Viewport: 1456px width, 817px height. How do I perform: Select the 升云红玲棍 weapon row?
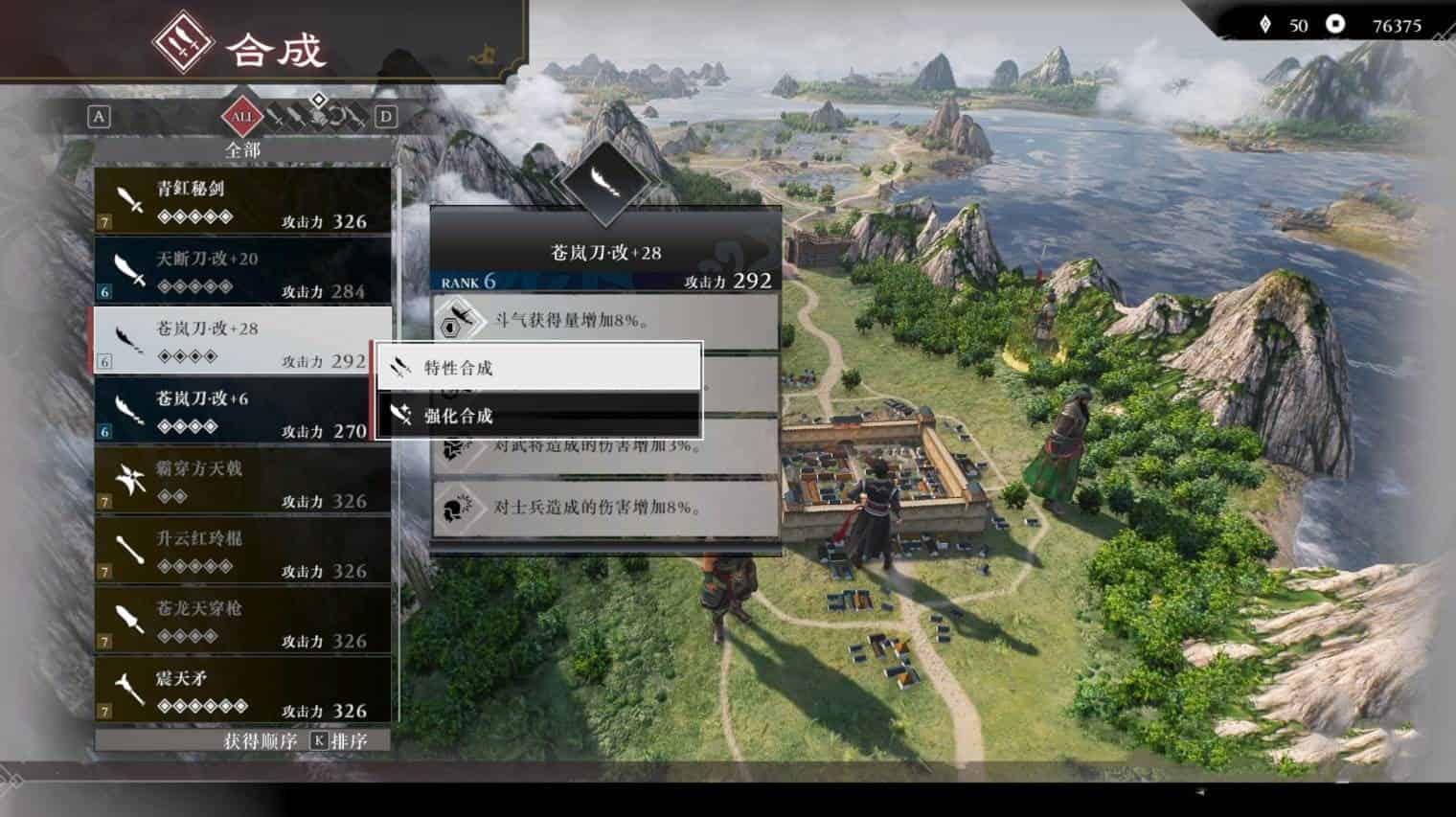[242, 551]
